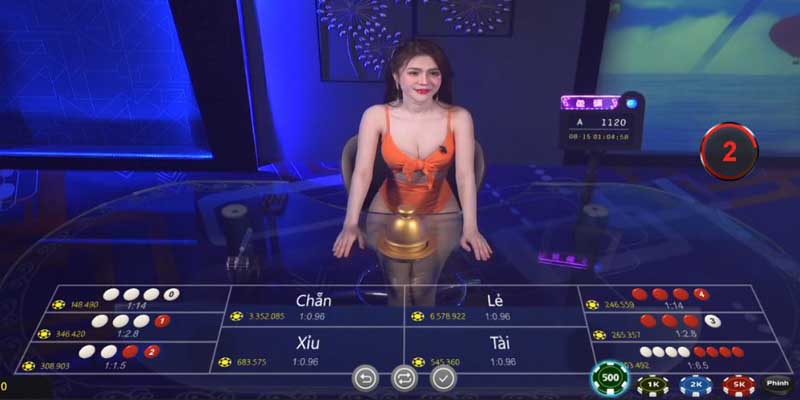The image size is (800, 400).
Task: Undo the last bet
Action: click(365, 378)
